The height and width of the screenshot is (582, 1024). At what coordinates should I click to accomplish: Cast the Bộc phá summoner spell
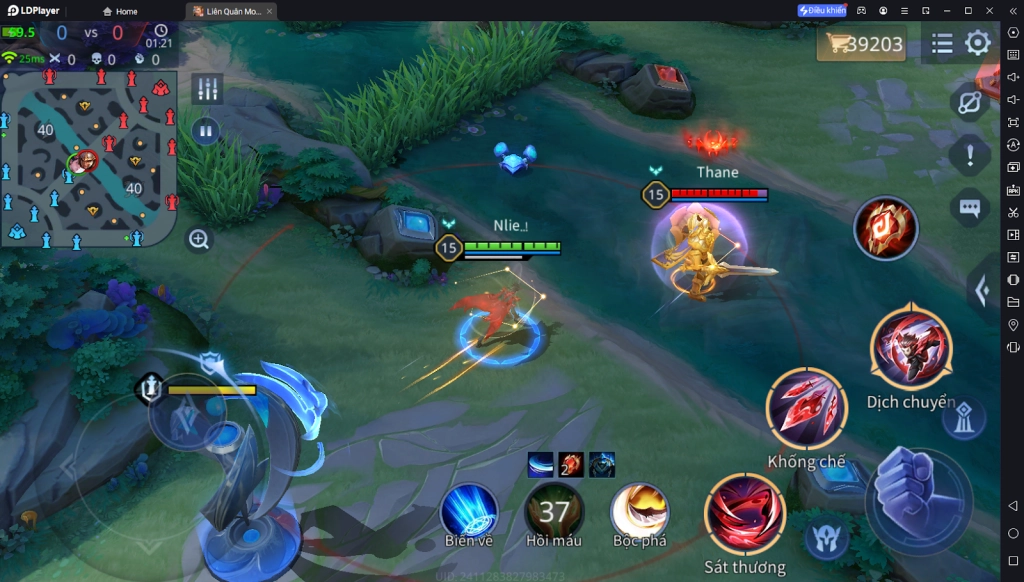[640, 511]
